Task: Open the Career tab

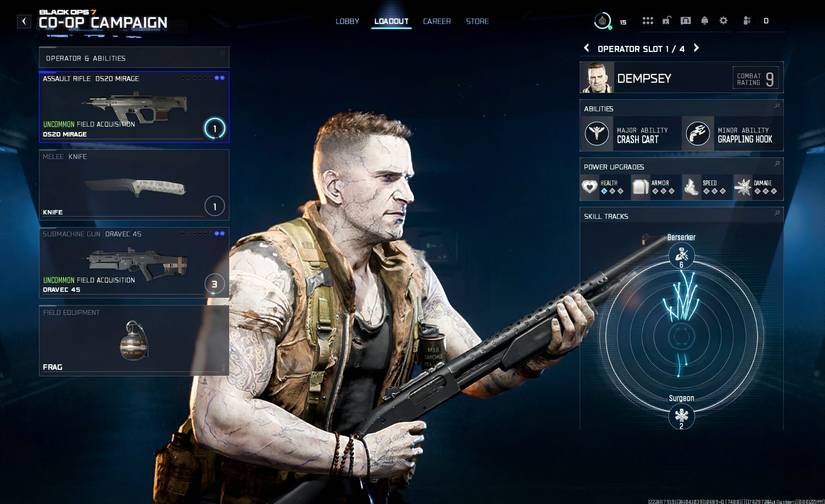Action: click(436, 21)
